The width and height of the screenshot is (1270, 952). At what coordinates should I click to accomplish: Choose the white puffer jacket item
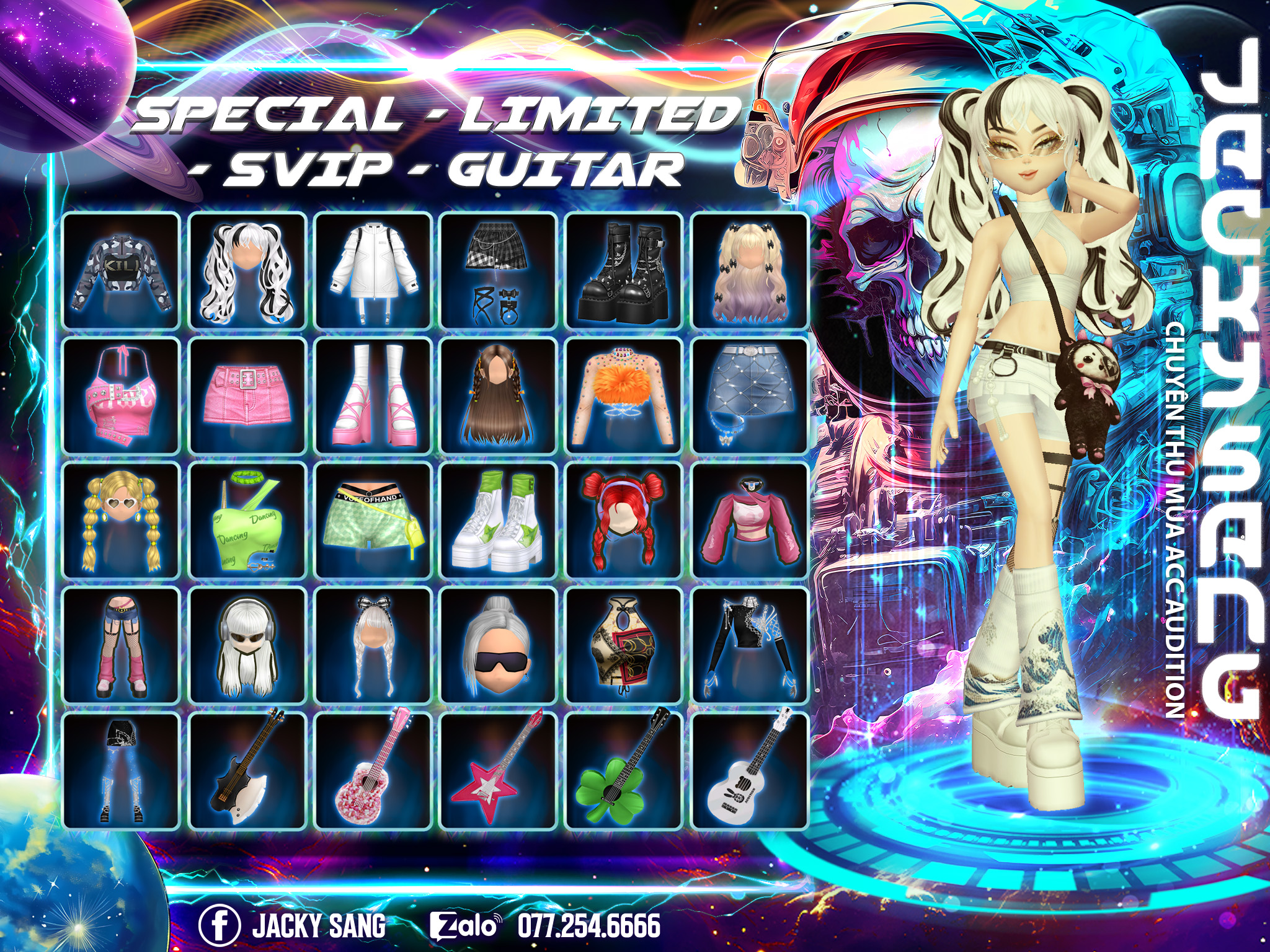(x=373, y=271)
